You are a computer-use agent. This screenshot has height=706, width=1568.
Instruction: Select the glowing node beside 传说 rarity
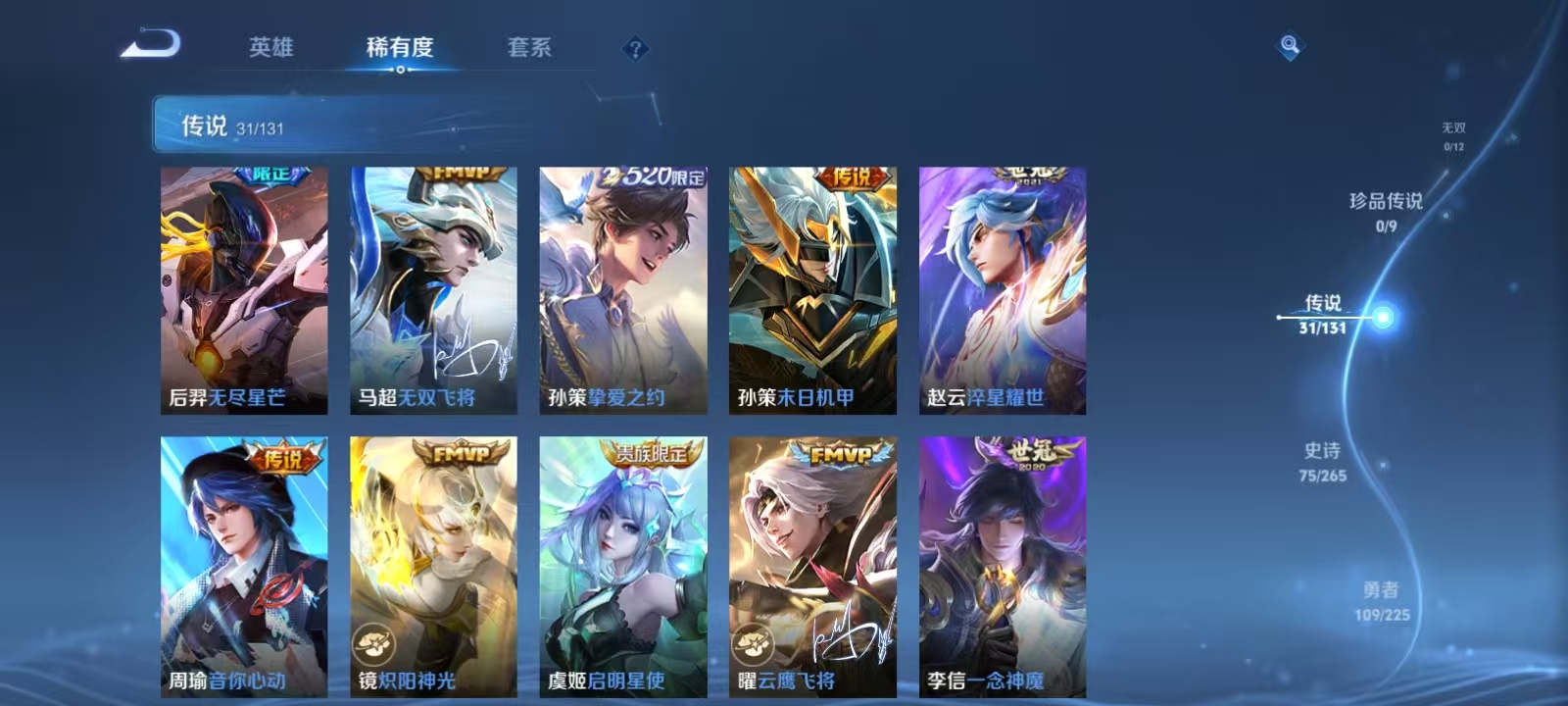(x=1381, y=317)
